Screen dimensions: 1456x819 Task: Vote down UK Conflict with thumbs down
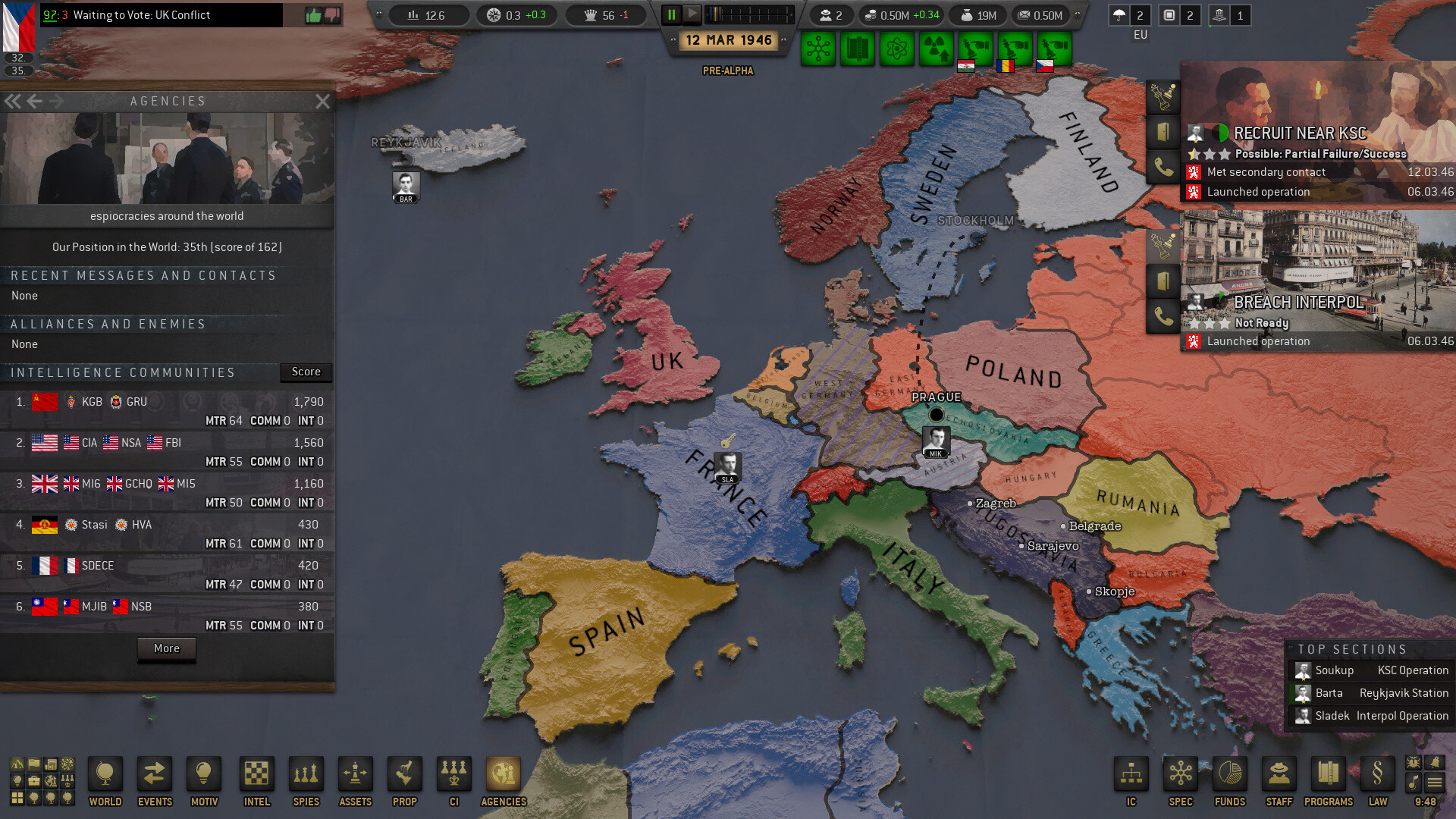click(x=332, y=14)
